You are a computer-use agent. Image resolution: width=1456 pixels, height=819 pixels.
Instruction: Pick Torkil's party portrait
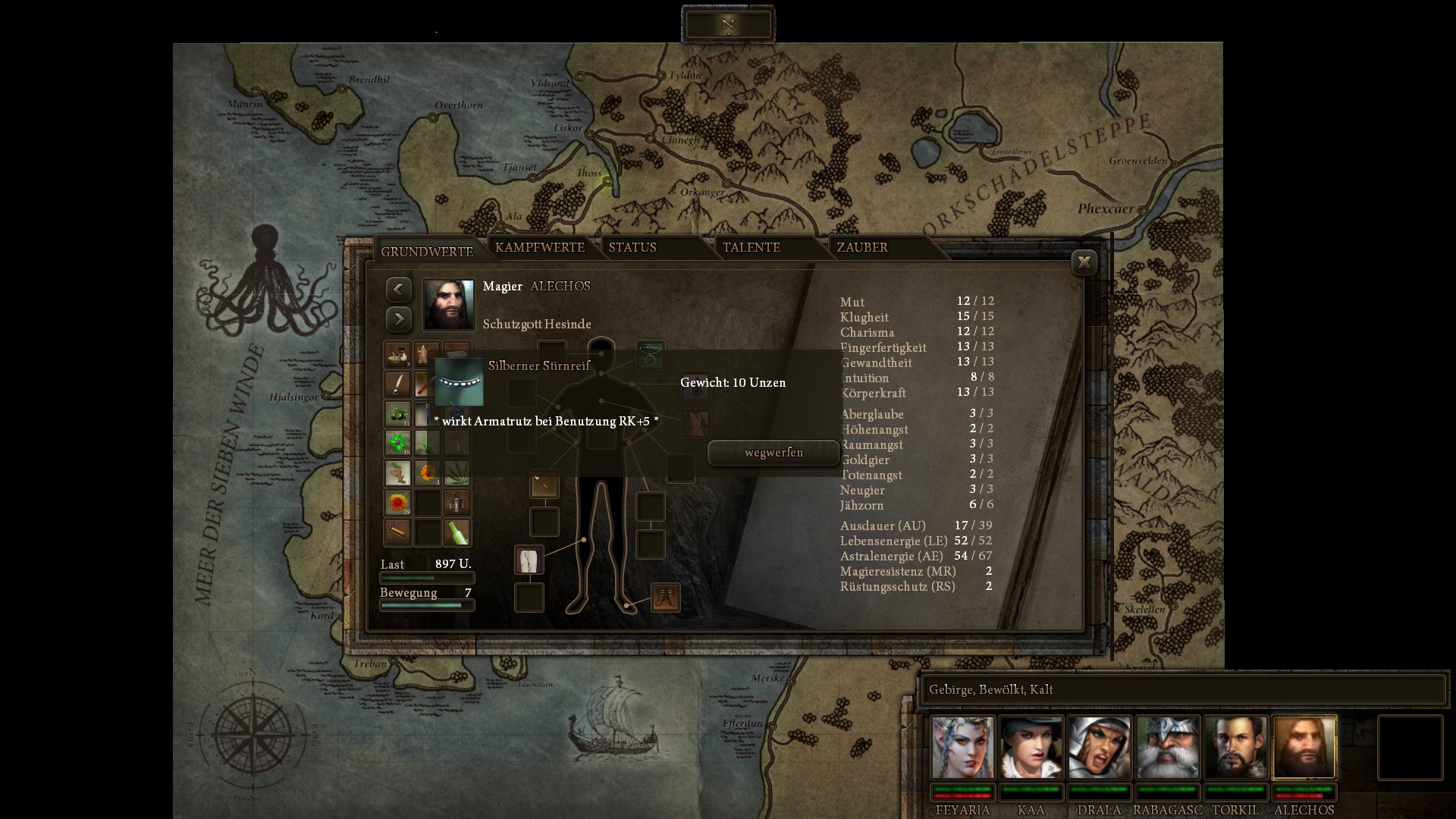click(1235, 748)
